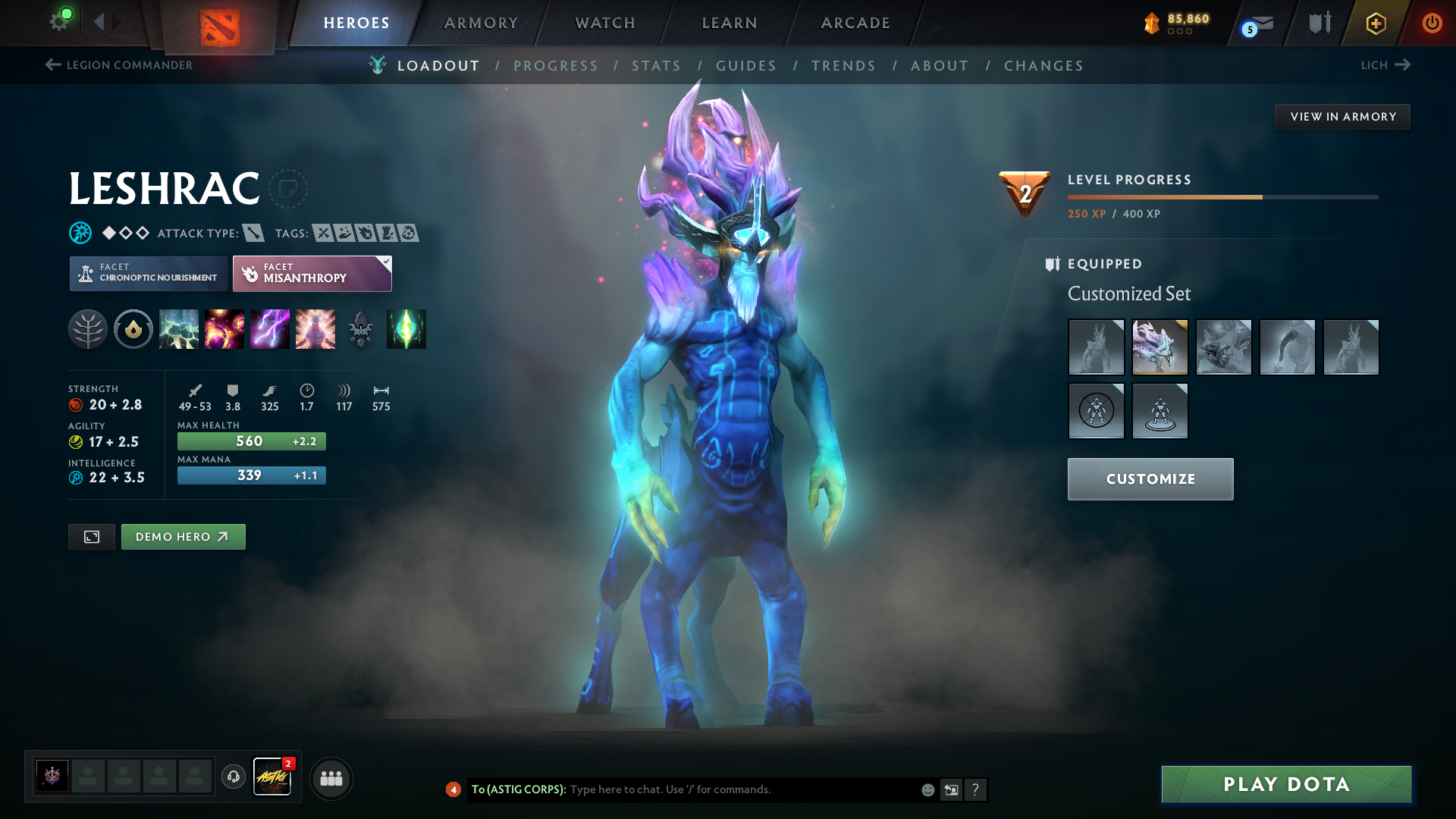Screen dimensions: 1456x819
Task: Inspect the Lightning Storm ability icon
Action: point(270,329)
